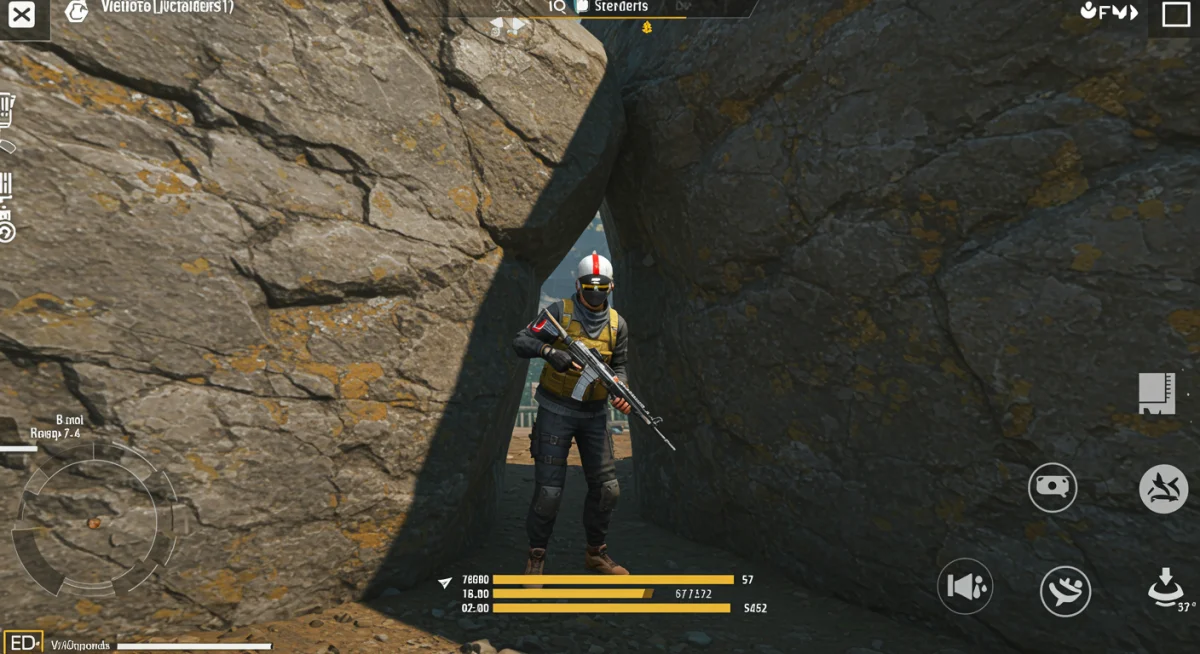Close the view with the X button
Image resolution: width=1200 pixels, height=654 pixels.
[21, 15]
